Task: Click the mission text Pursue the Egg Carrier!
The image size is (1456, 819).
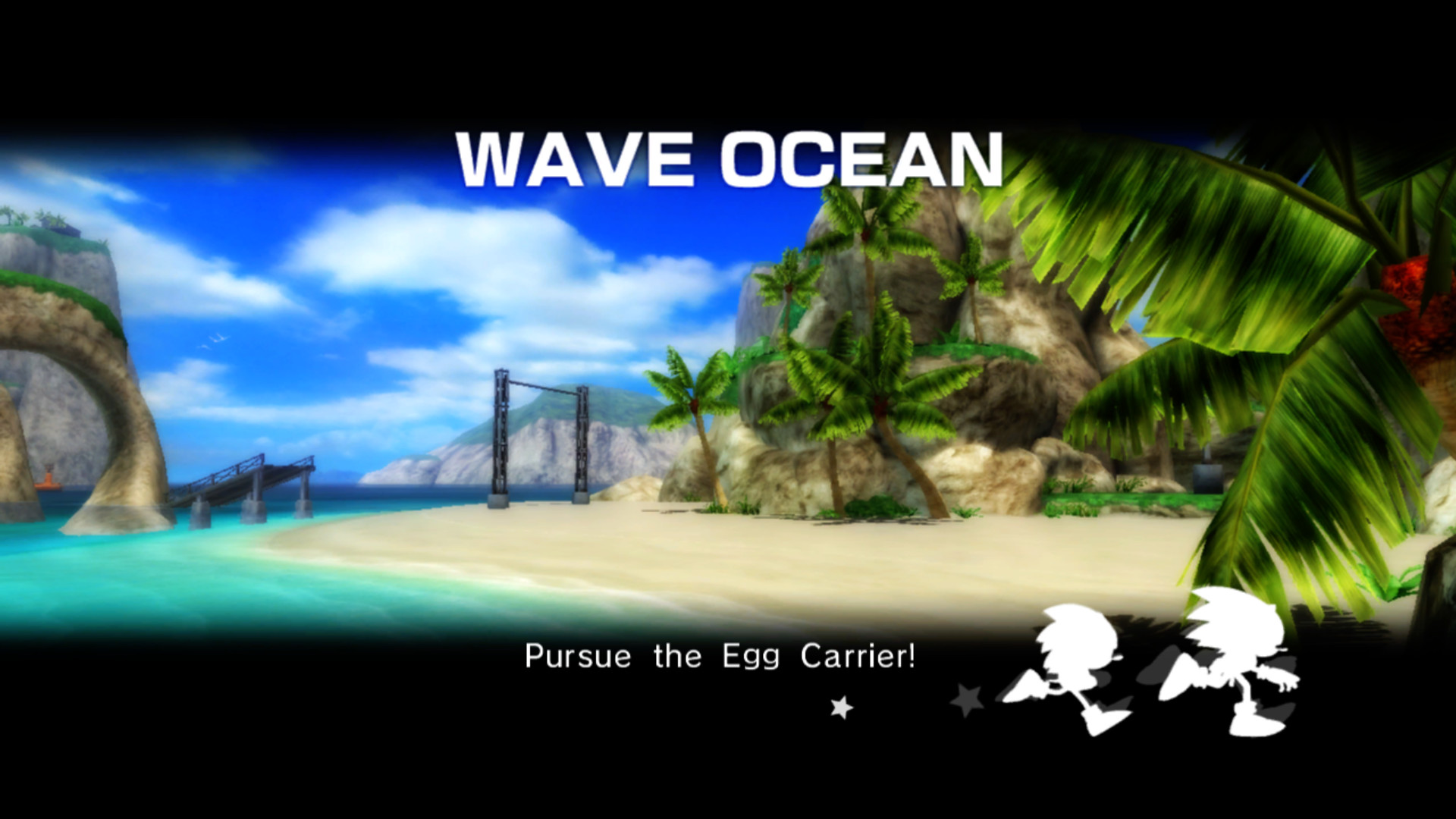Action: pyautogui.click(x=720, y=657)
